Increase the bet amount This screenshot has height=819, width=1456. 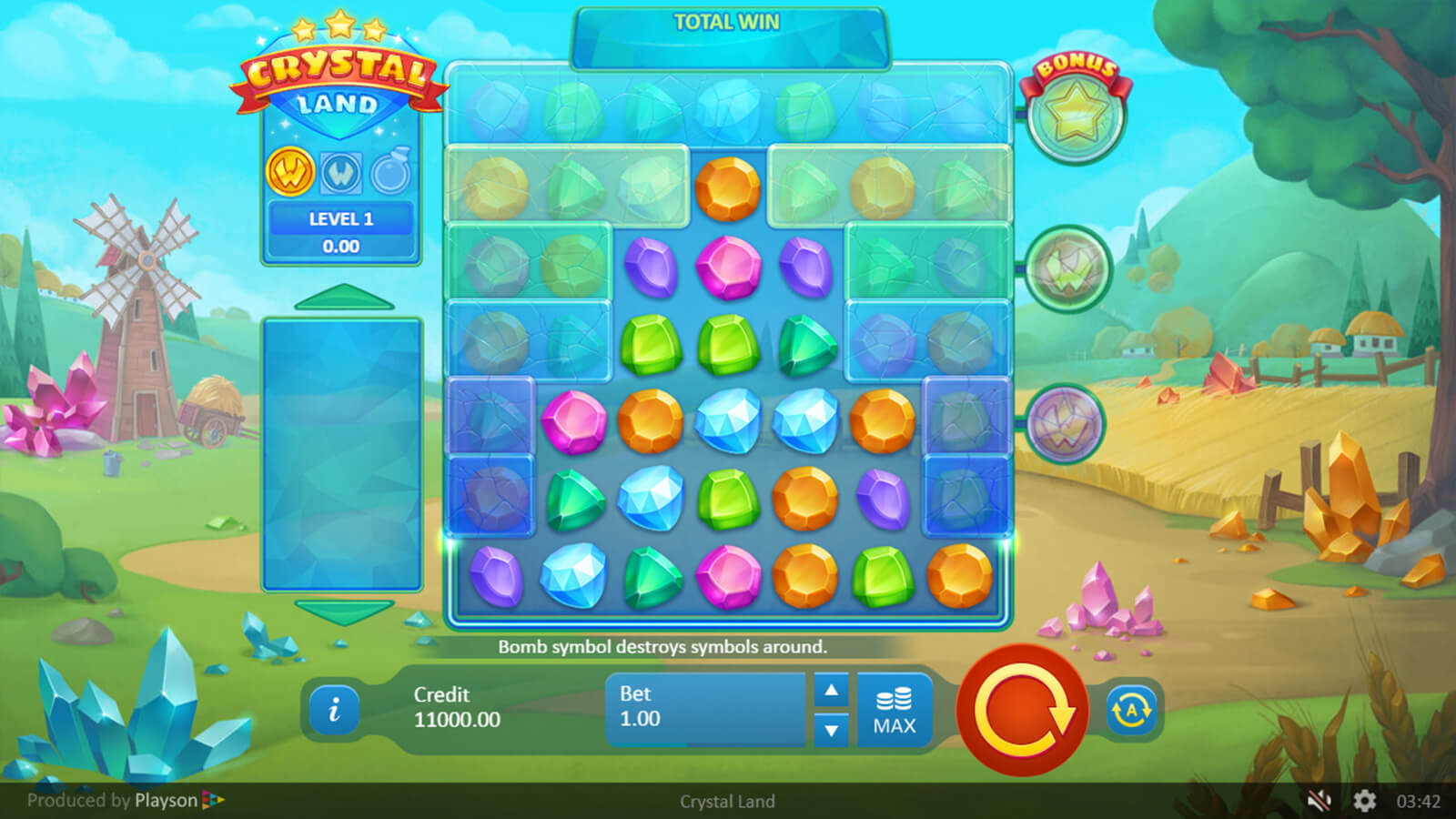tap(831, 691)
